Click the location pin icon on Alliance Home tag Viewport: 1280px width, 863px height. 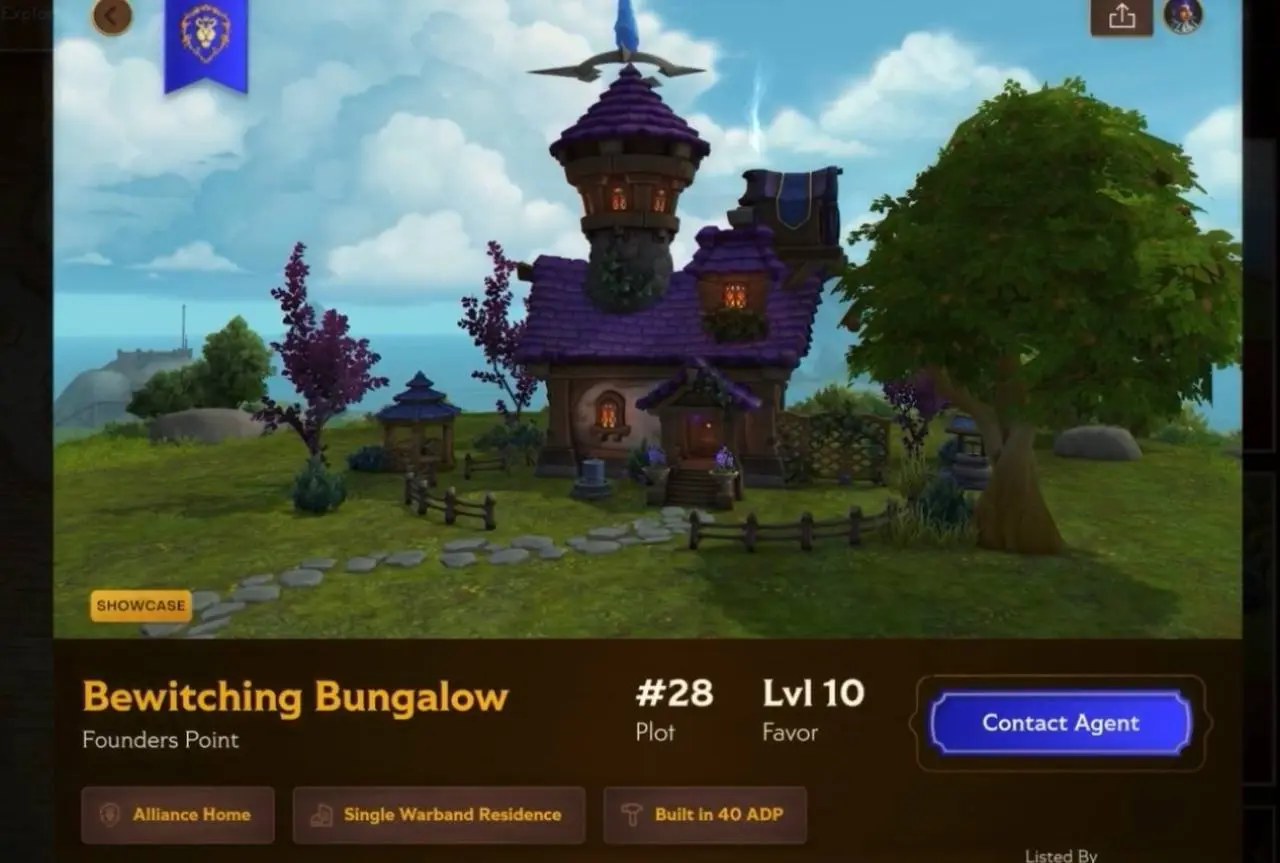tap(110, 815)
